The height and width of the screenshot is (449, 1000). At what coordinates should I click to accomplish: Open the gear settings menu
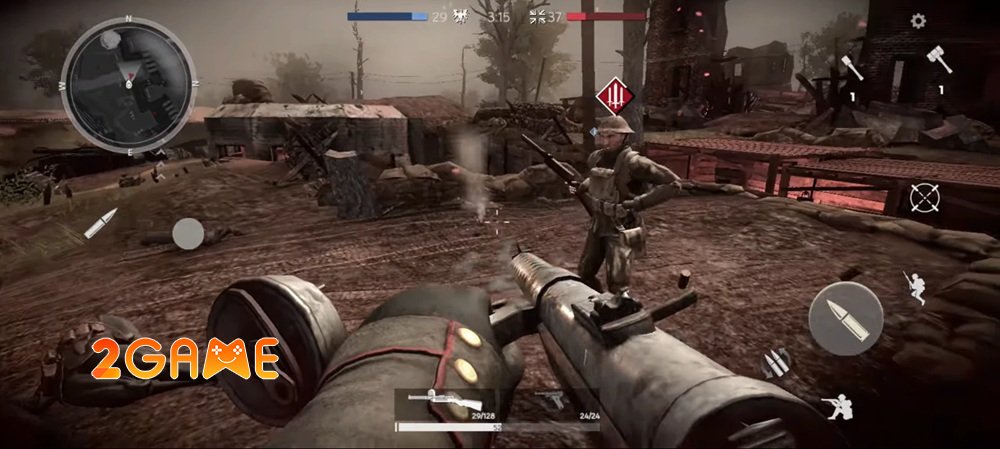point(918,21)
